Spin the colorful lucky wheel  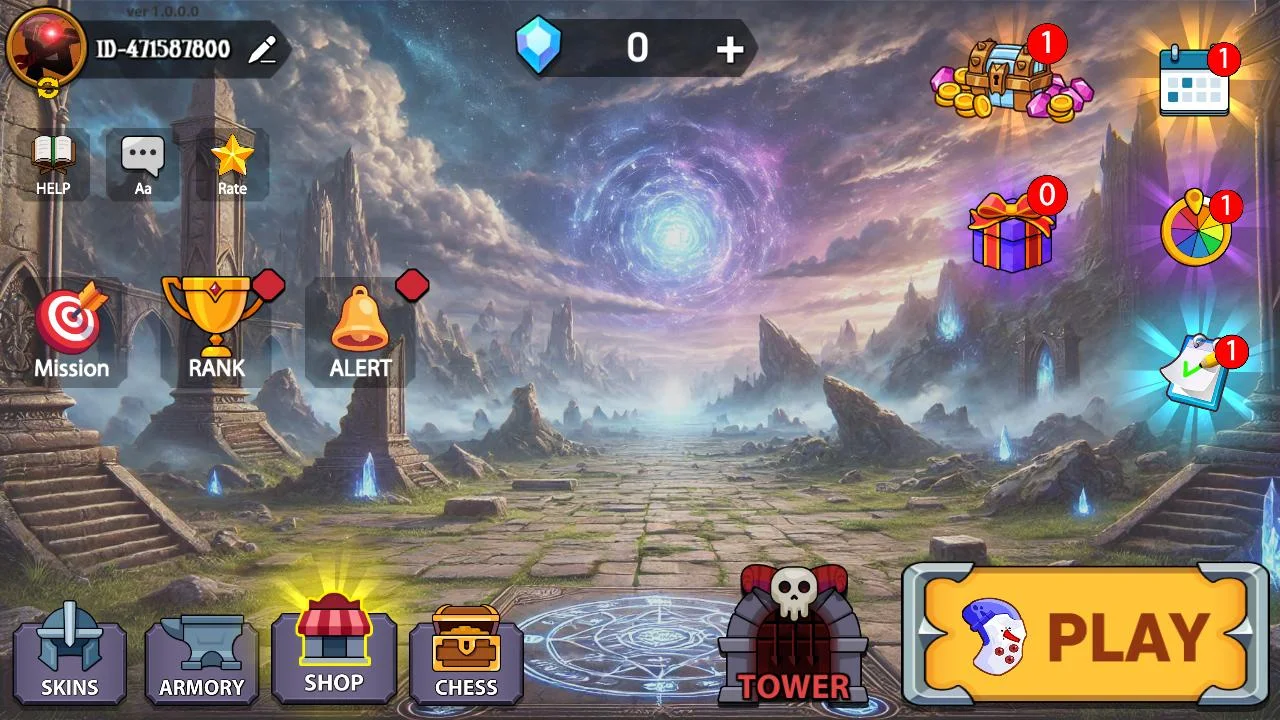click(x=1196, y=230)
